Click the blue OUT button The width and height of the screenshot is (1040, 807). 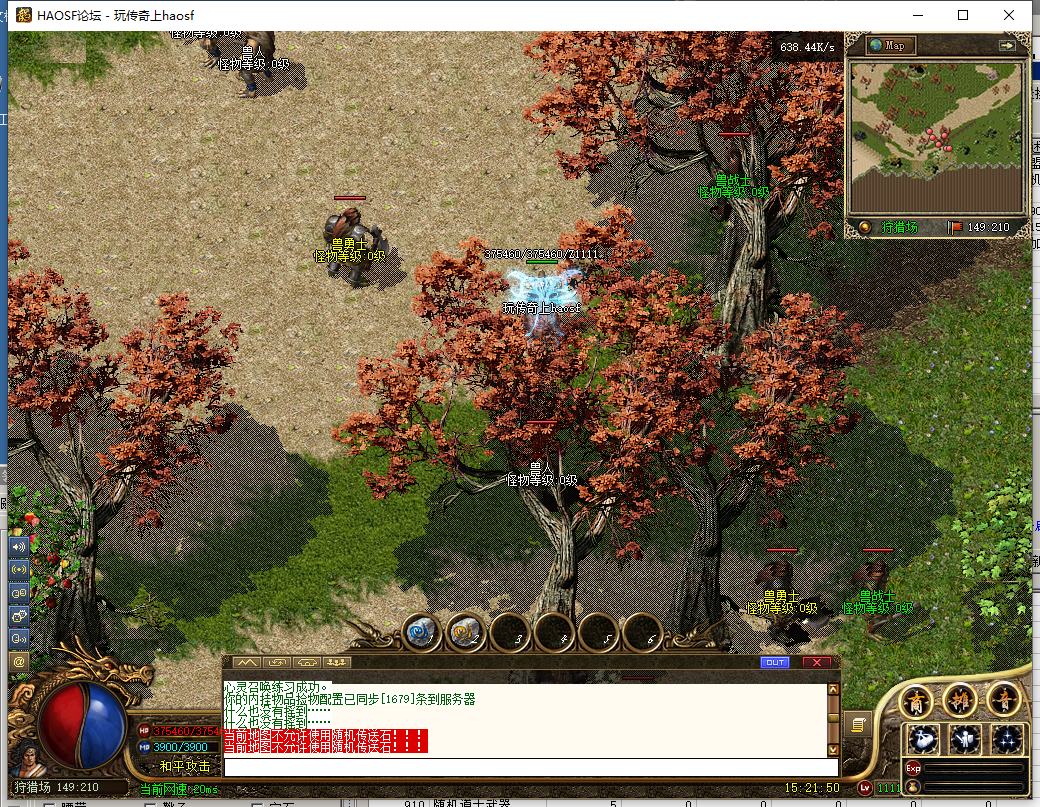(774, 662)
